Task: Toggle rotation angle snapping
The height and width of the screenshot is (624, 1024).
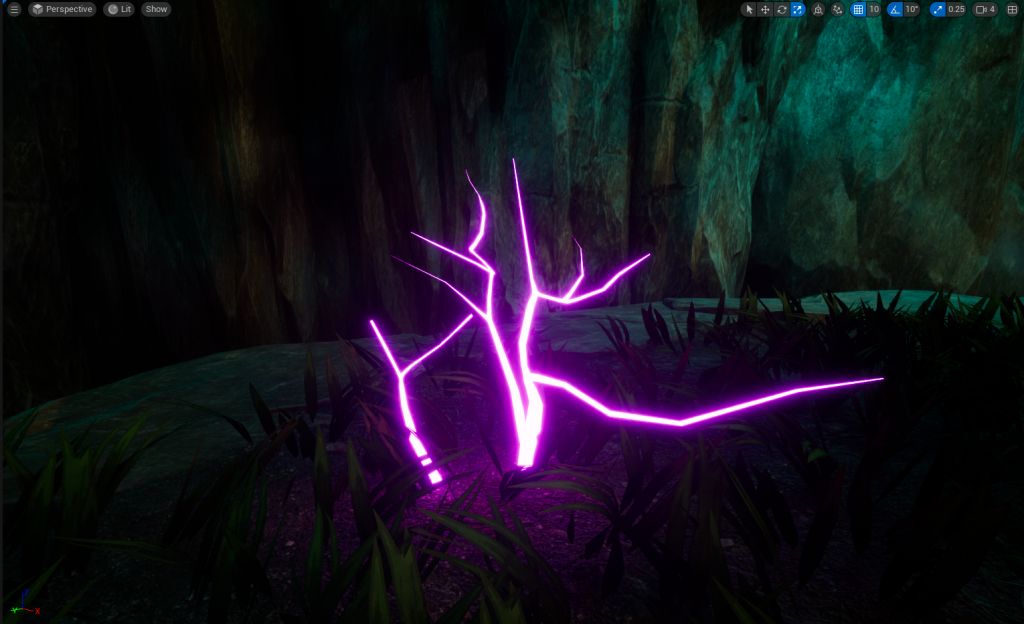Action: click(x=895, y=9)
